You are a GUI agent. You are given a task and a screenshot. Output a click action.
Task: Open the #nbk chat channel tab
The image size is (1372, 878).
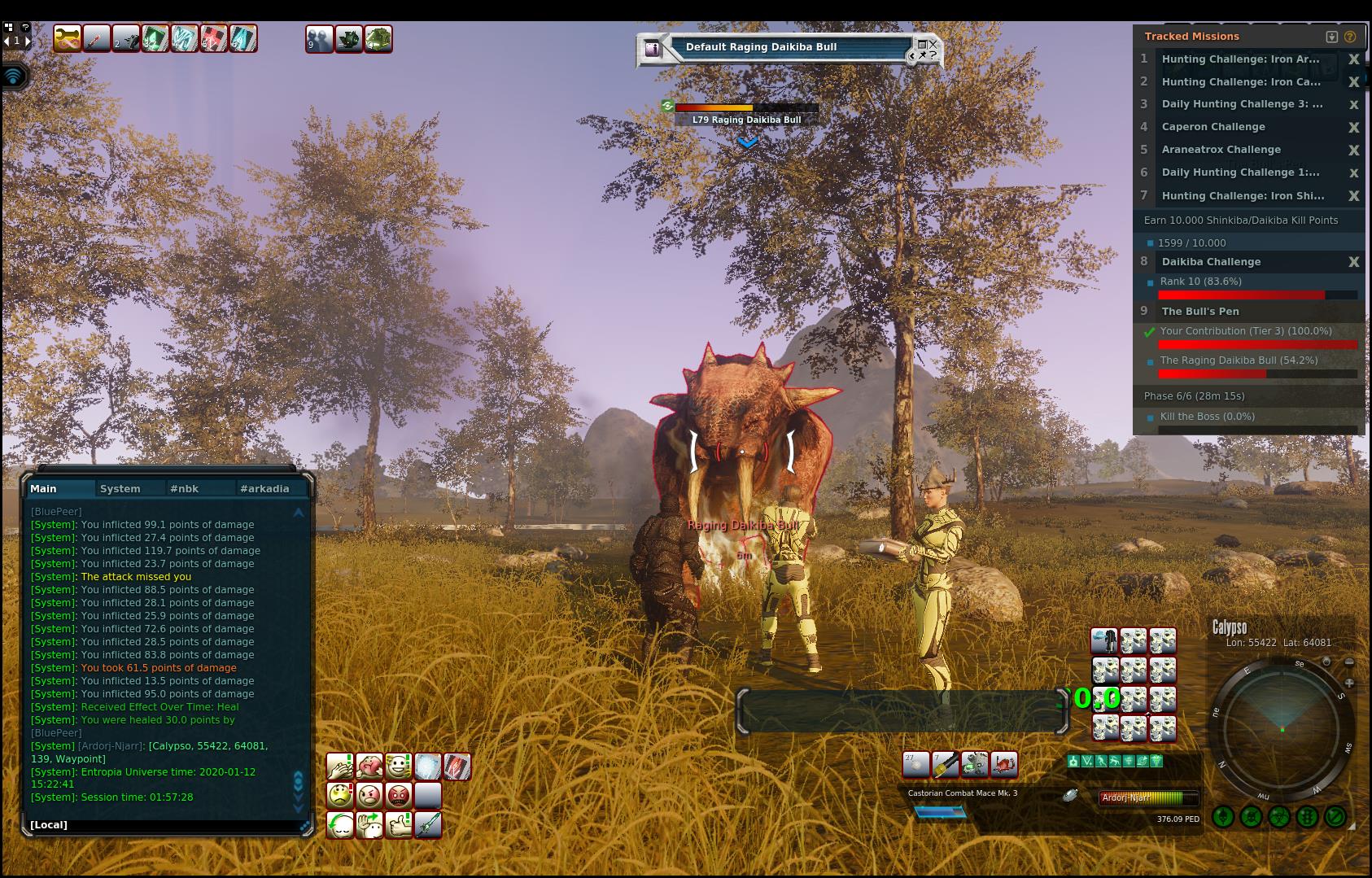click(185, 489)
